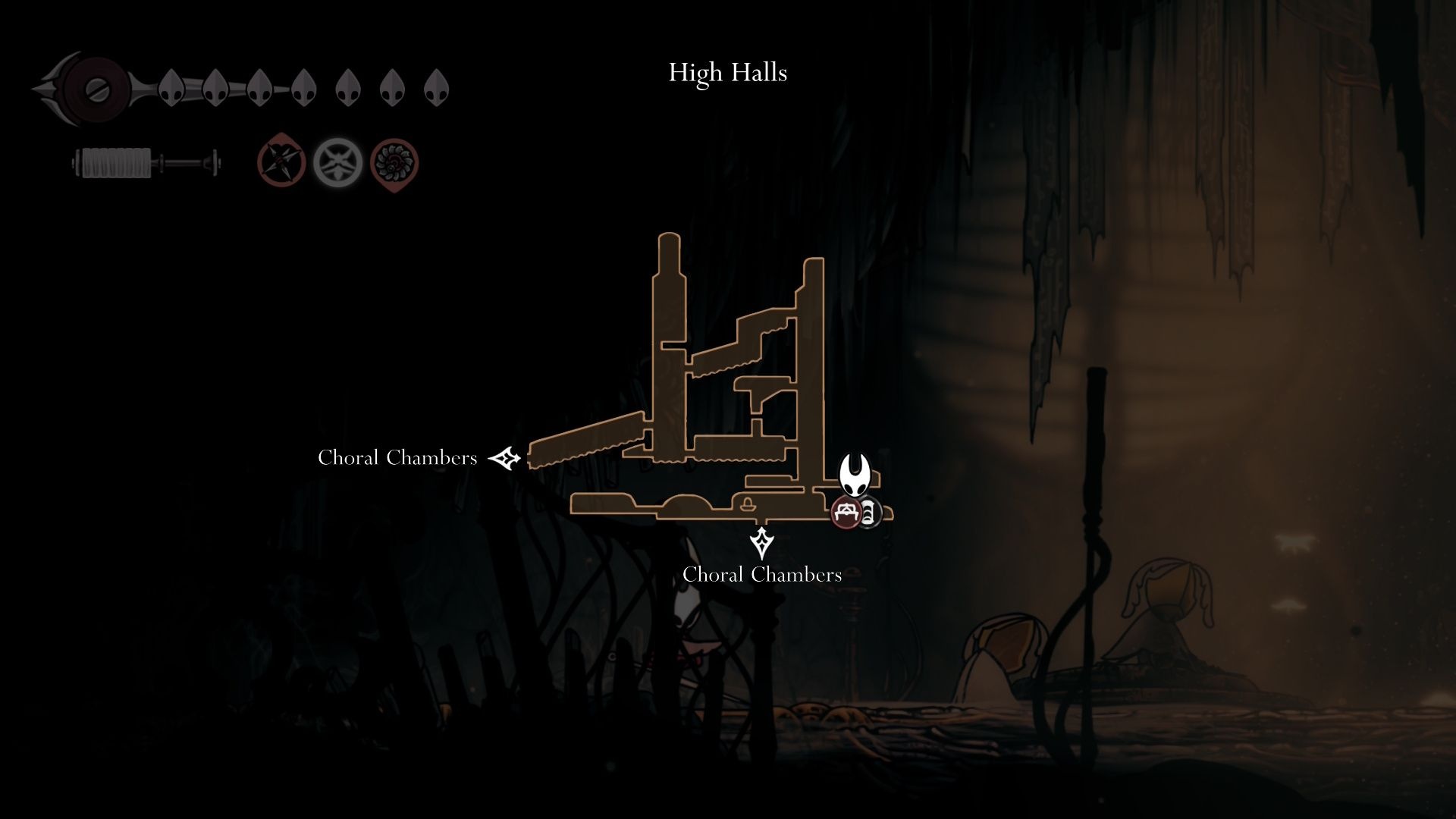This screenshot has height=819, width=1456.
Task: Select the spiral sawblade tool icon
Action: 394,163
